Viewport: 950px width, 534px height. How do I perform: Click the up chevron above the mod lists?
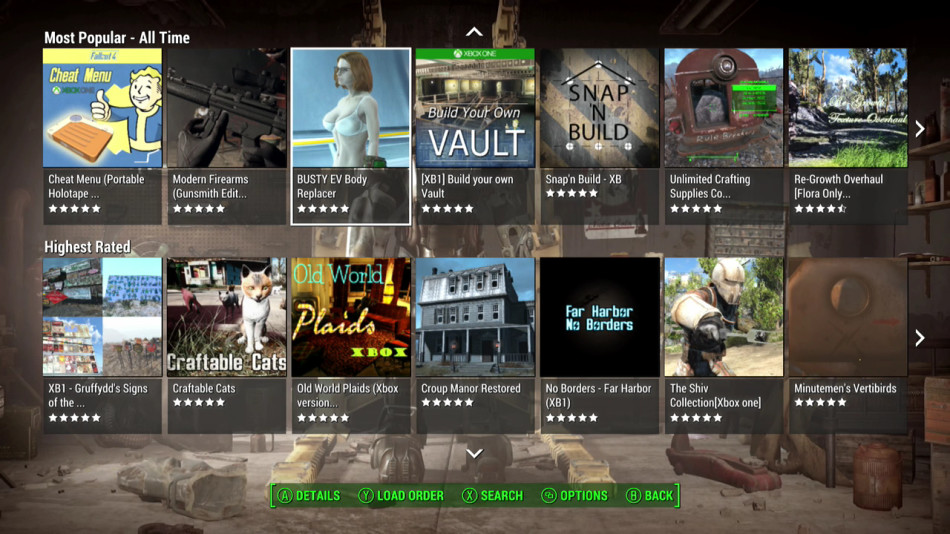(475, 32)
